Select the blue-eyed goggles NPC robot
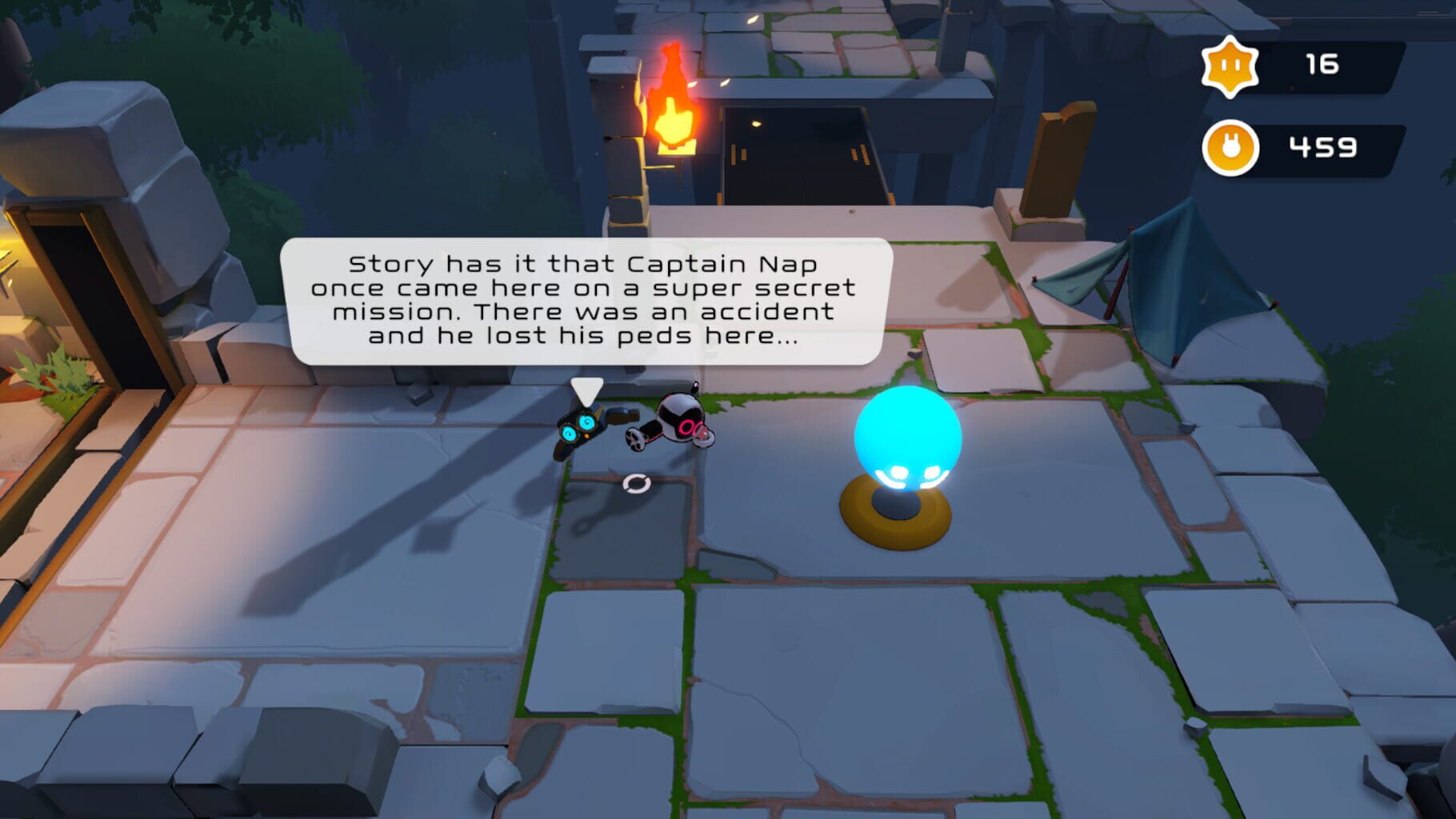Image resolution: width=1456 pixels, height=819 pixels. 579,427
